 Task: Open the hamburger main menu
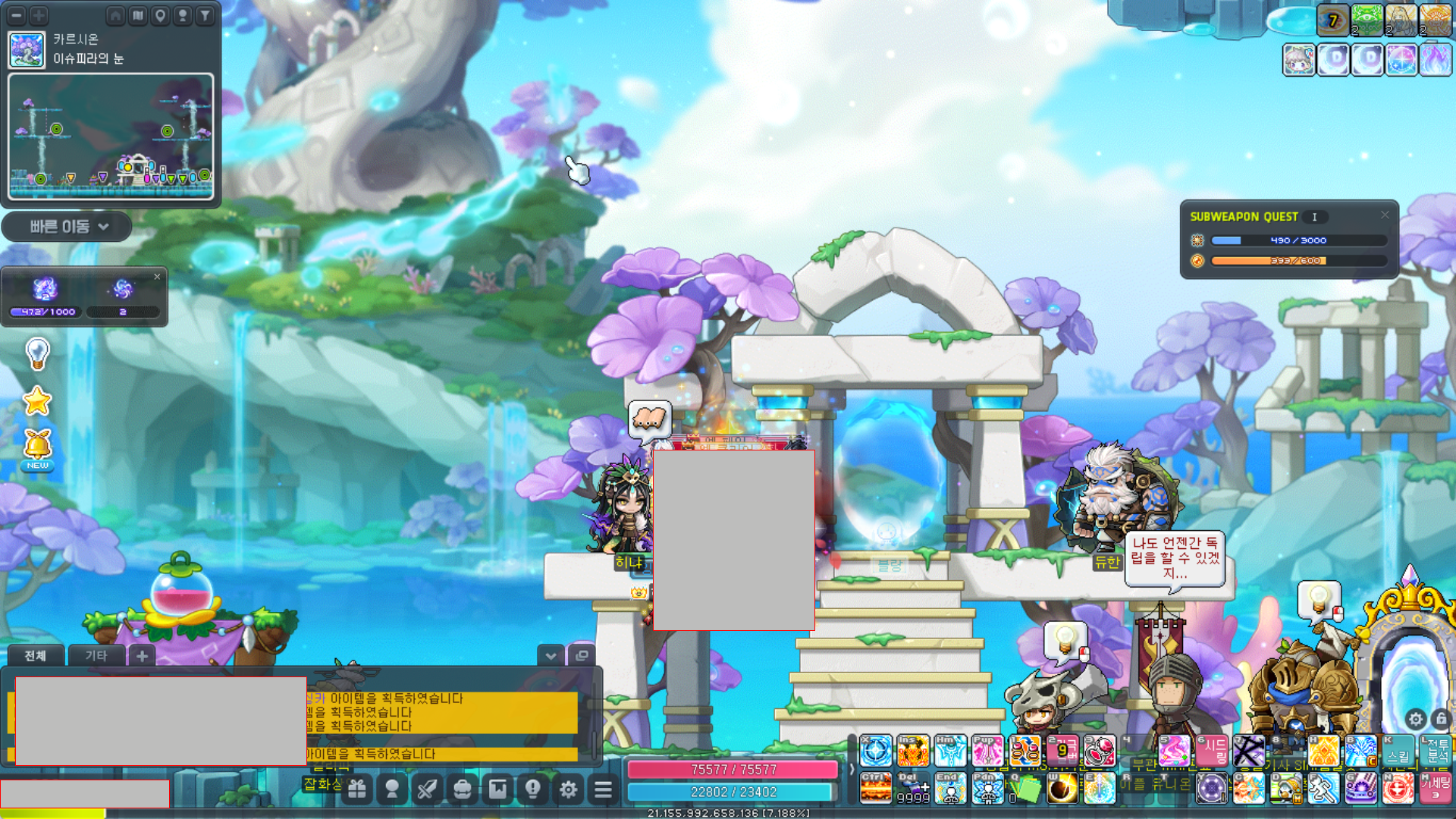603,789
